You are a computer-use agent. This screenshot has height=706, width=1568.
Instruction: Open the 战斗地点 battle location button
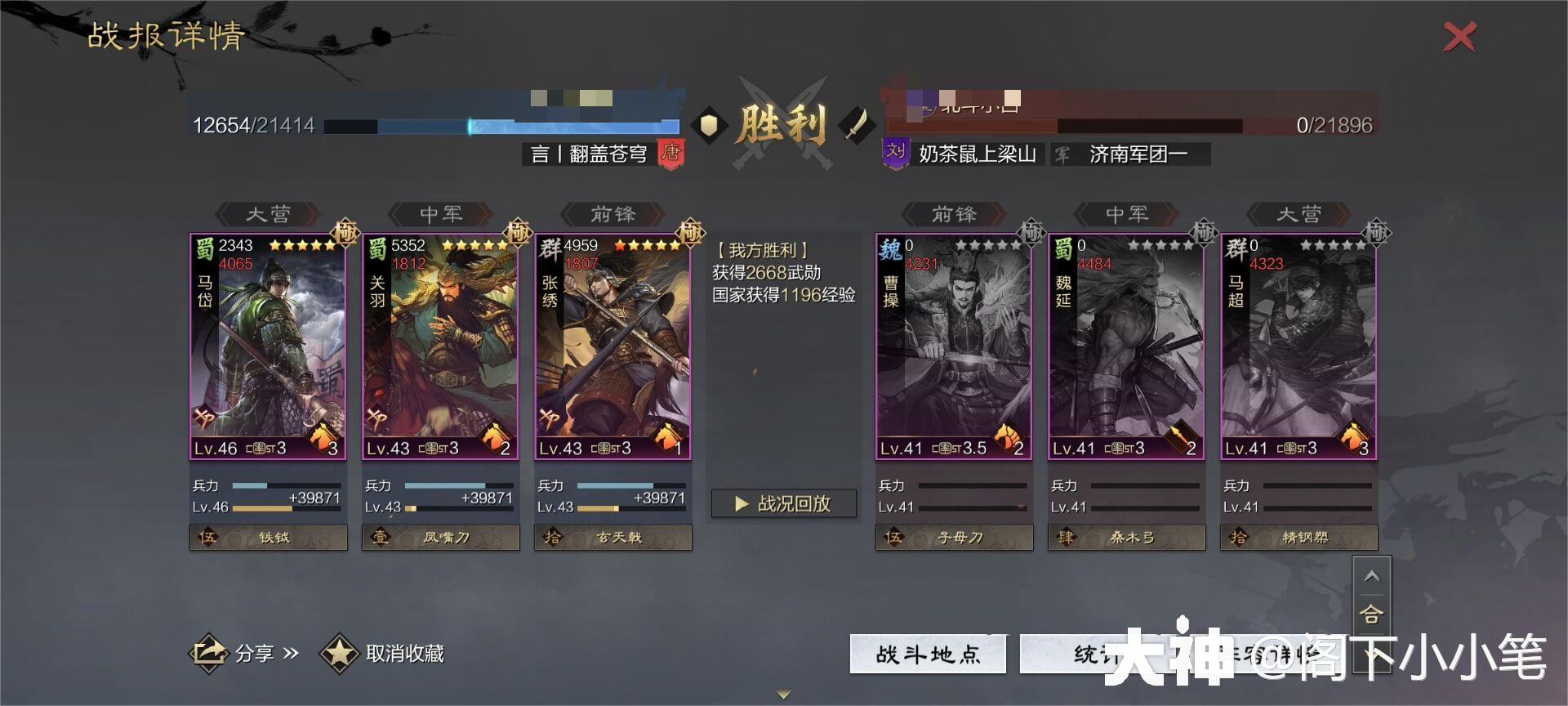[928, 654]
